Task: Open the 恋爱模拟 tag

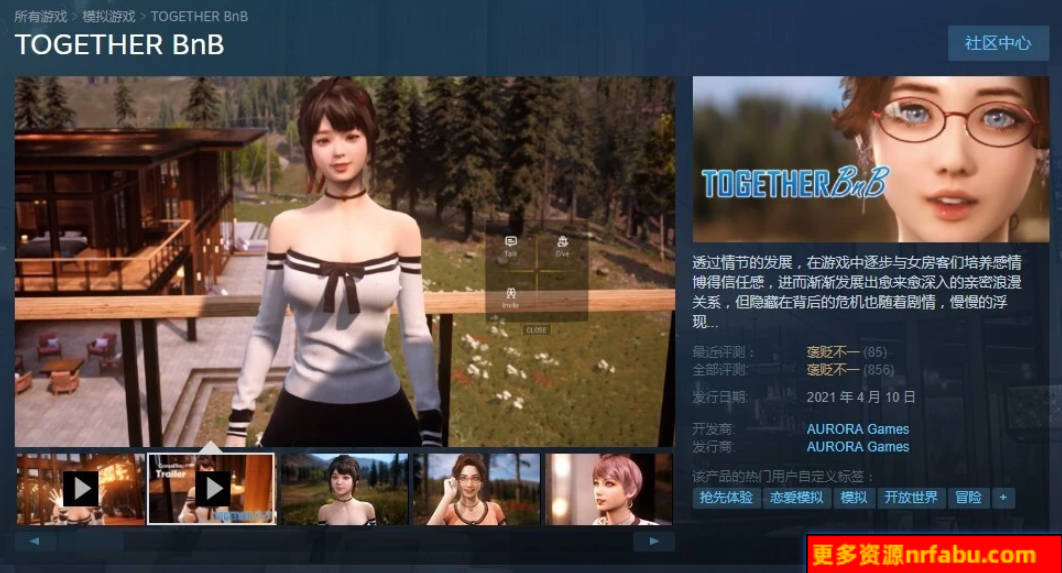Action: tap(796, 497)
